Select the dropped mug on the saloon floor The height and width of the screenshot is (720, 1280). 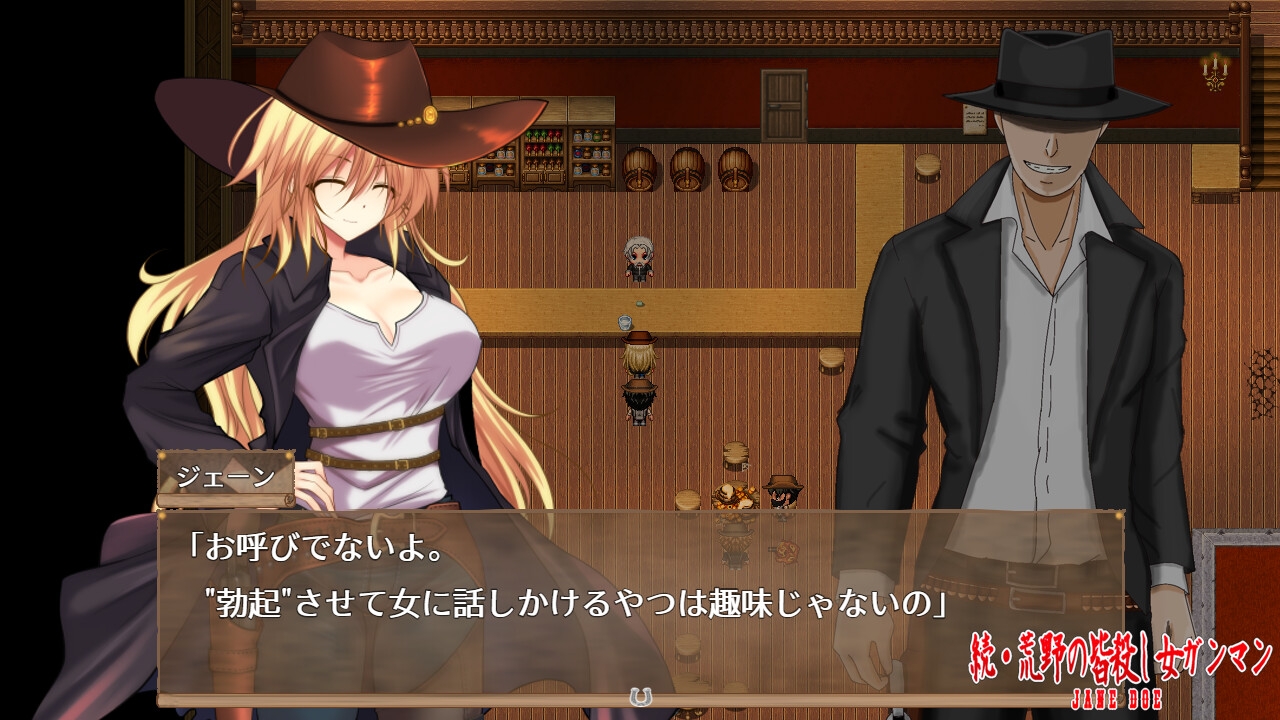[x=623, y=320]
